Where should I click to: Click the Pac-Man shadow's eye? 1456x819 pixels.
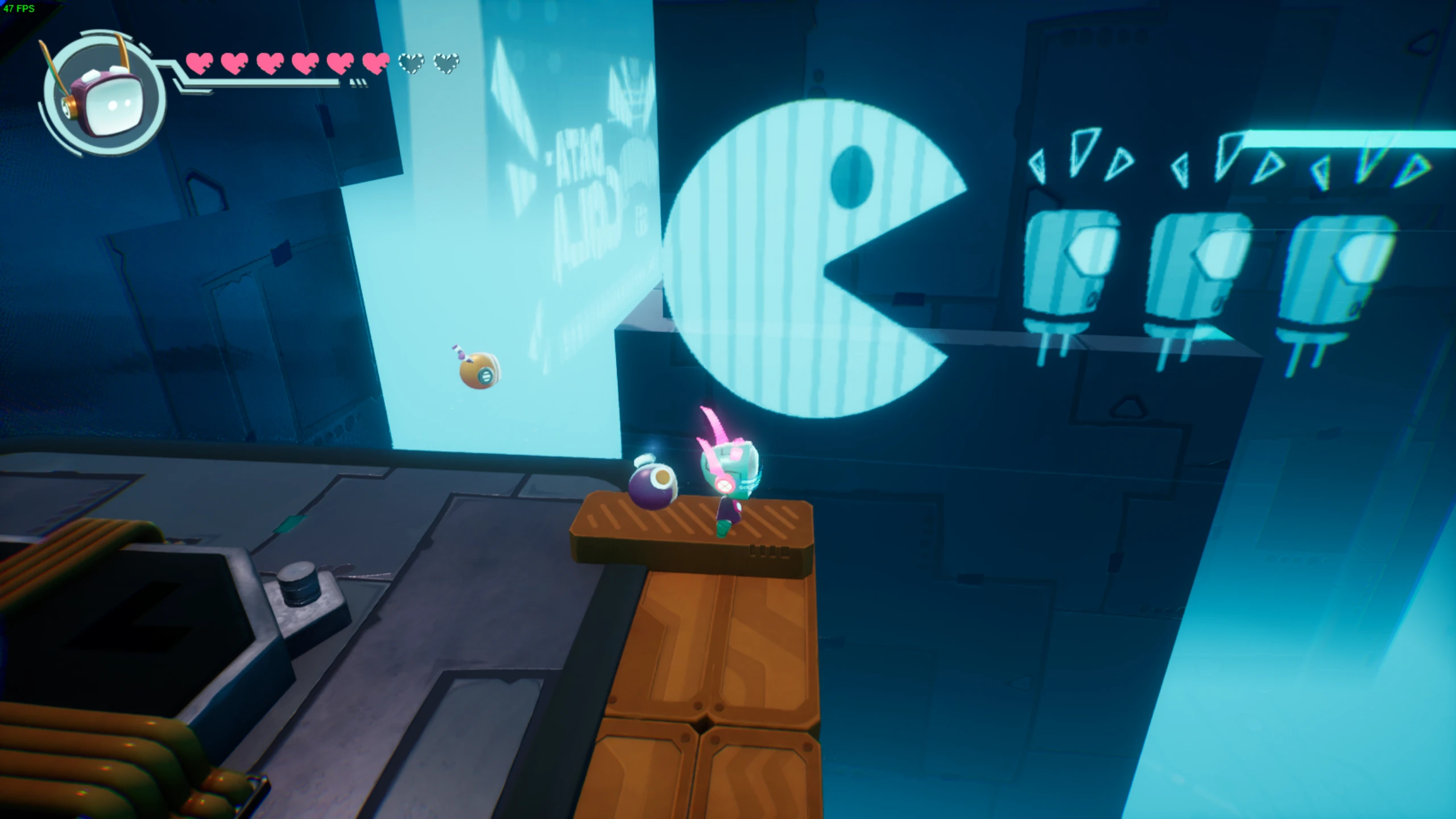pyautogui.click(x=851, y=176)
